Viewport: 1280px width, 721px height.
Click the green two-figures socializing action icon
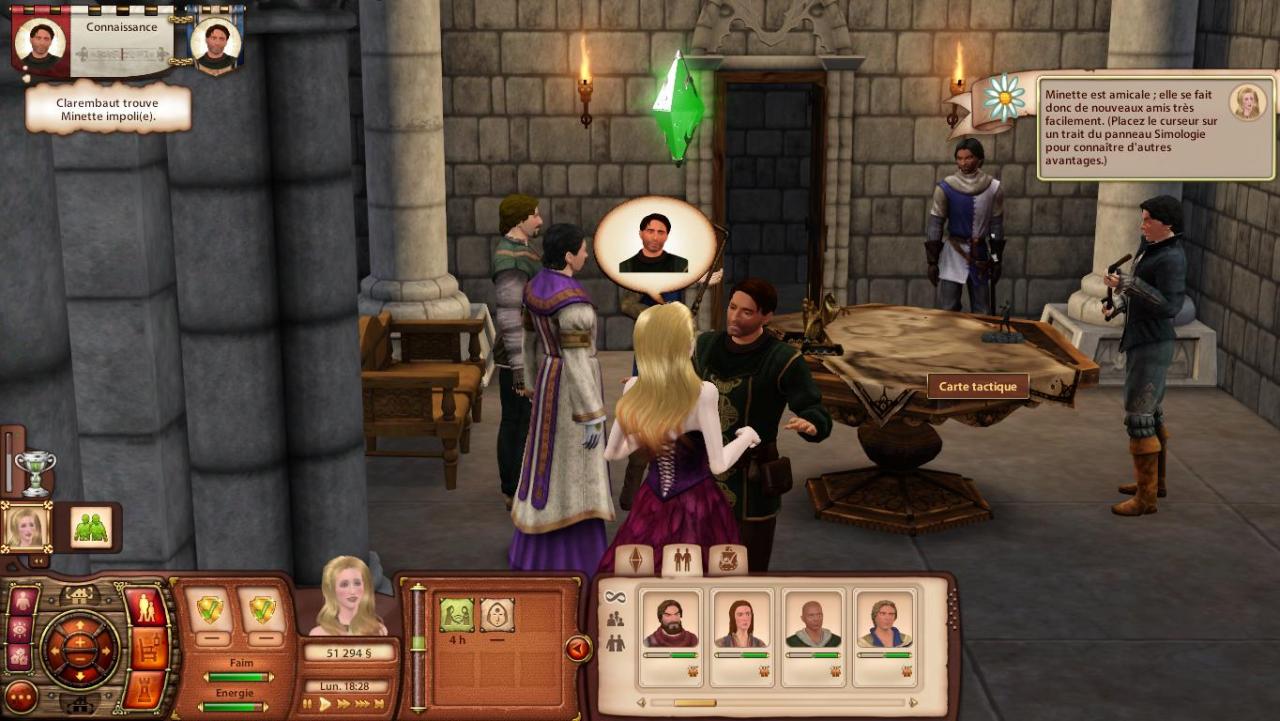[91, 528]
